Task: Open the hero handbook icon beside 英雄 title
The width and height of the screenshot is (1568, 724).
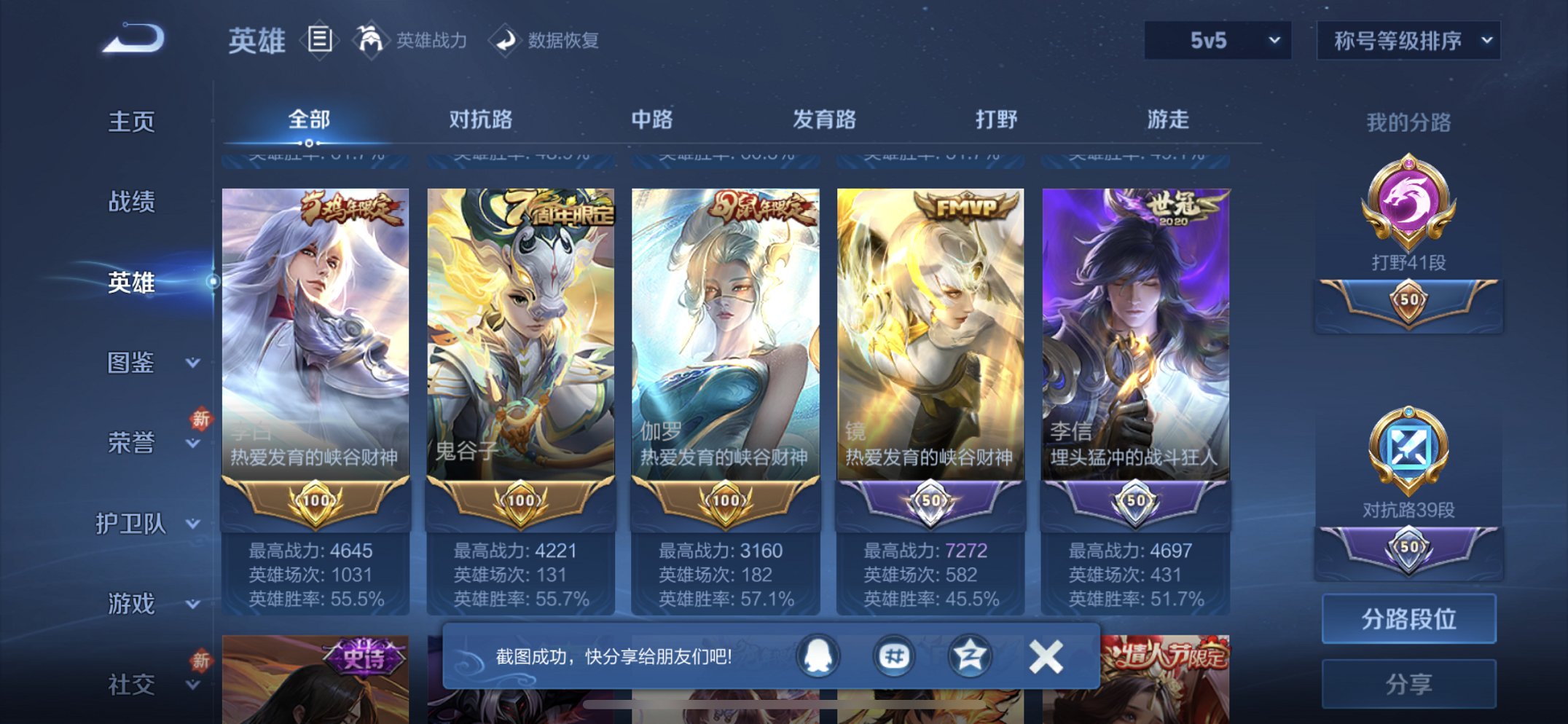Action: point(319,40)
